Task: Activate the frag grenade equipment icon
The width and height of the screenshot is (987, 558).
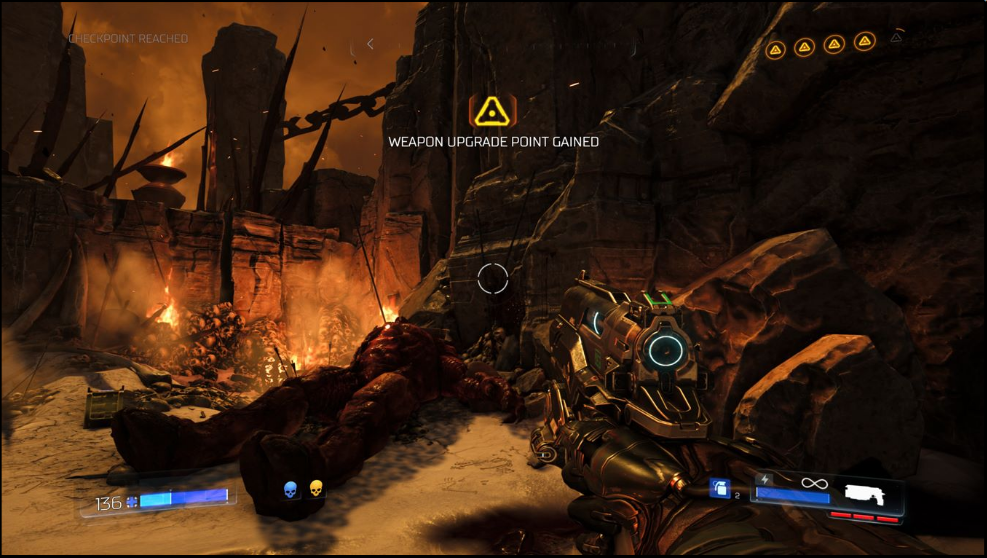Action: (719, 488)
